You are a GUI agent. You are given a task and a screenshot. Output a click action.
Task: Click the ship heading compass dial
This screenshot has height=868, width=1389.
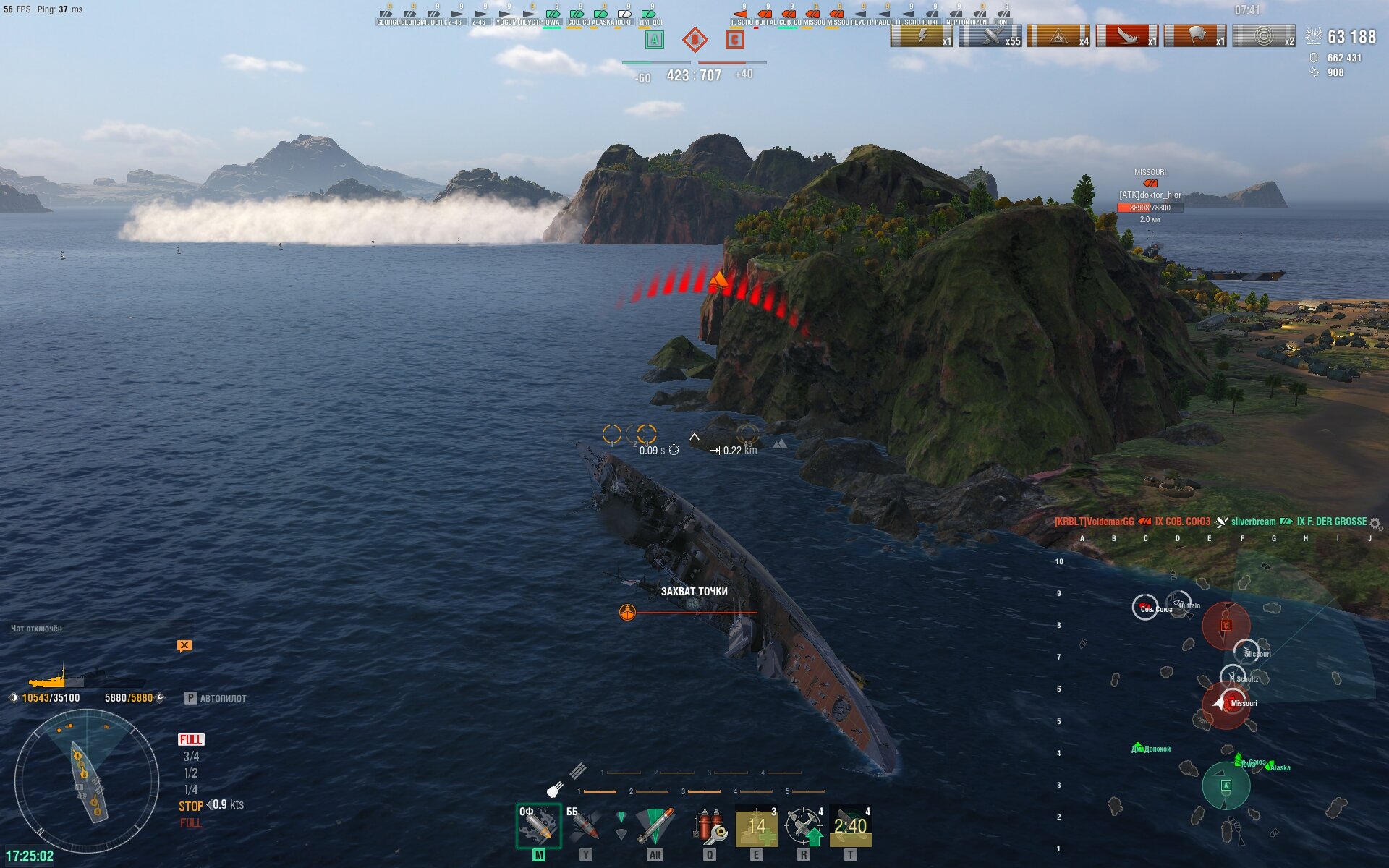coord(87,781)
